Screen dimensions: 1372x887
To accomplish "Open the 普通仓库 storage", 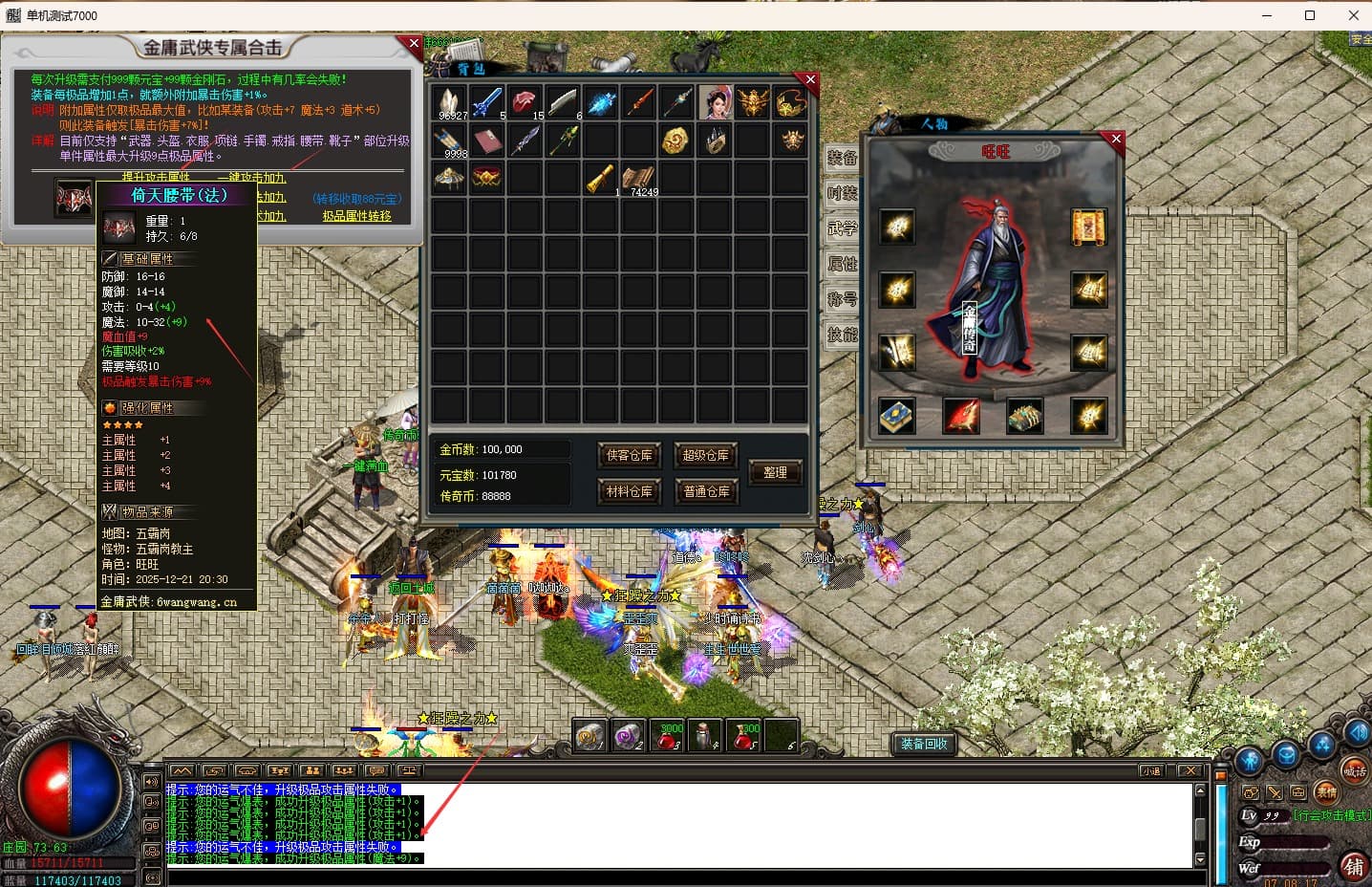I will pos(706,491).
